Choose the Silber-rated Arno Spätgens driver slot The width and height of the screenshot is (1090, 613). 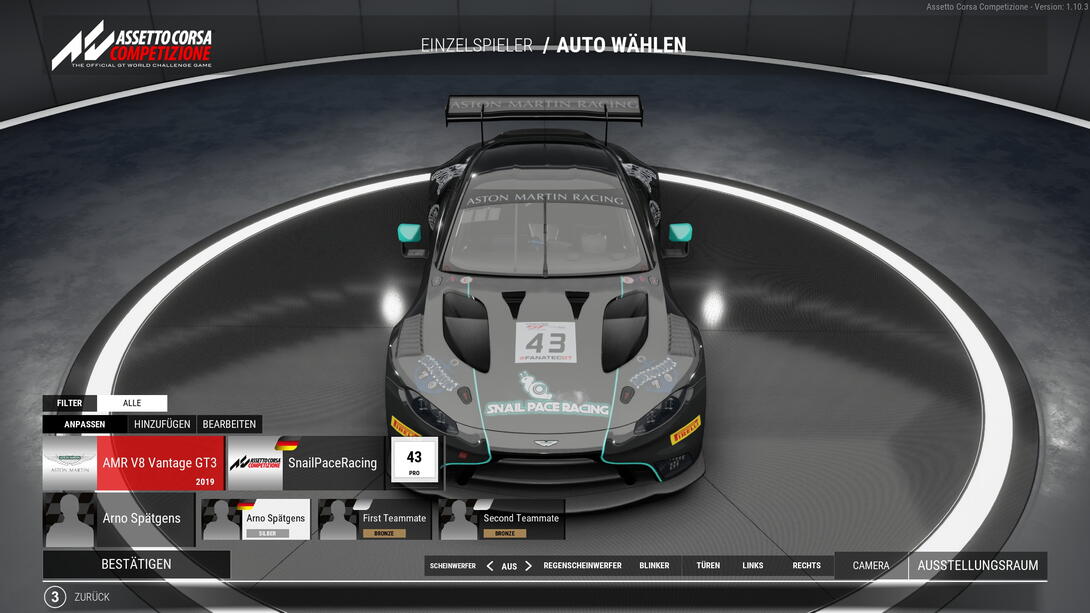pos(256,520)
